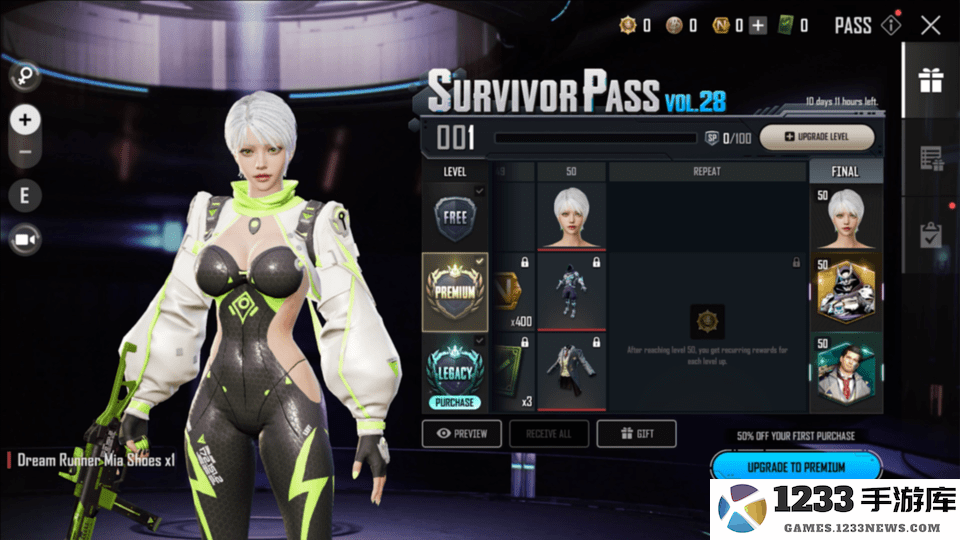Select the Premium pass tier badge
This screenshot has height=540, width=960.
coord(455,292)
